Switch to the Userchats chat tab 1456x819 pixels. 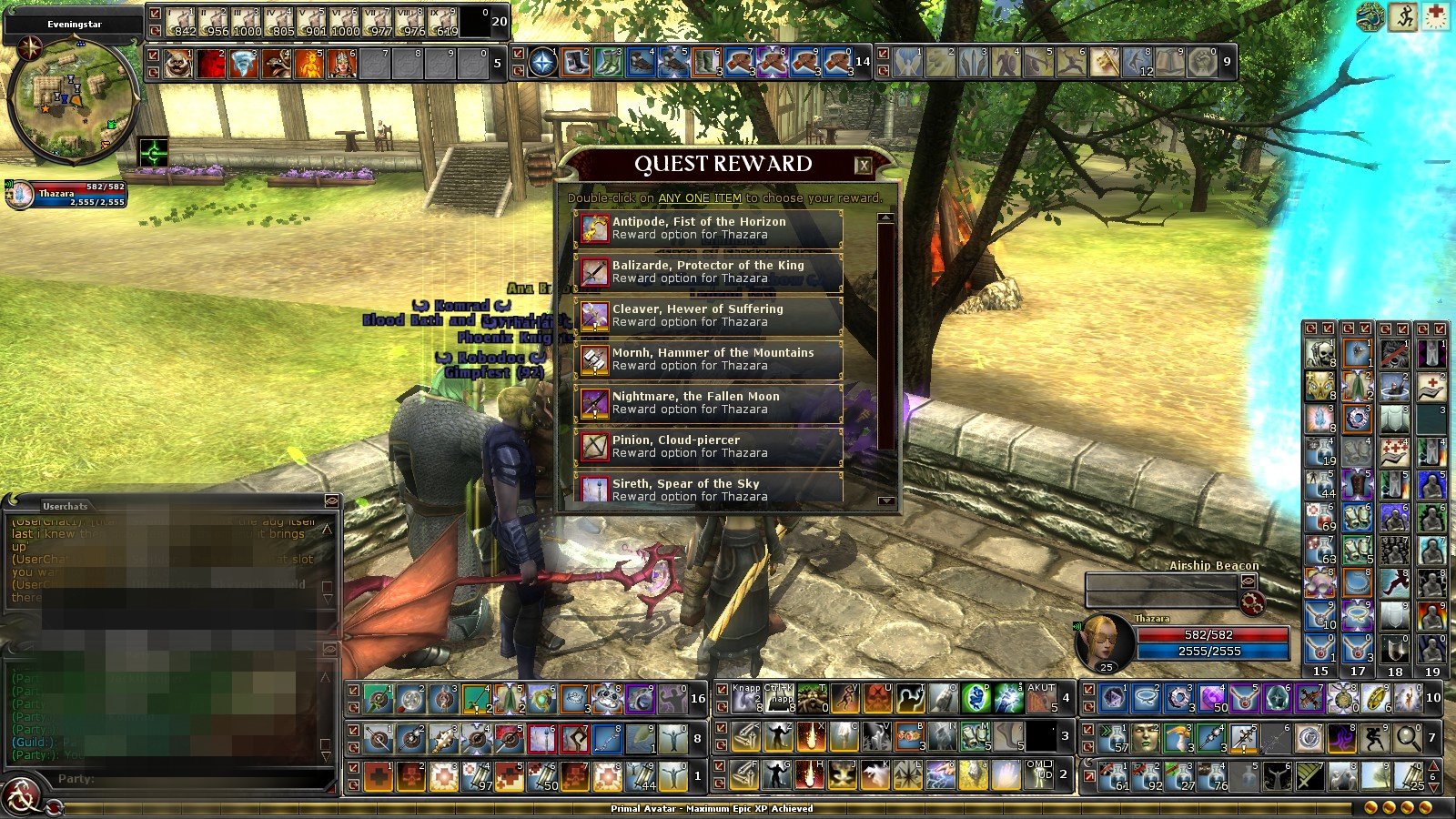pyautogui.click(x=65, y=506)
